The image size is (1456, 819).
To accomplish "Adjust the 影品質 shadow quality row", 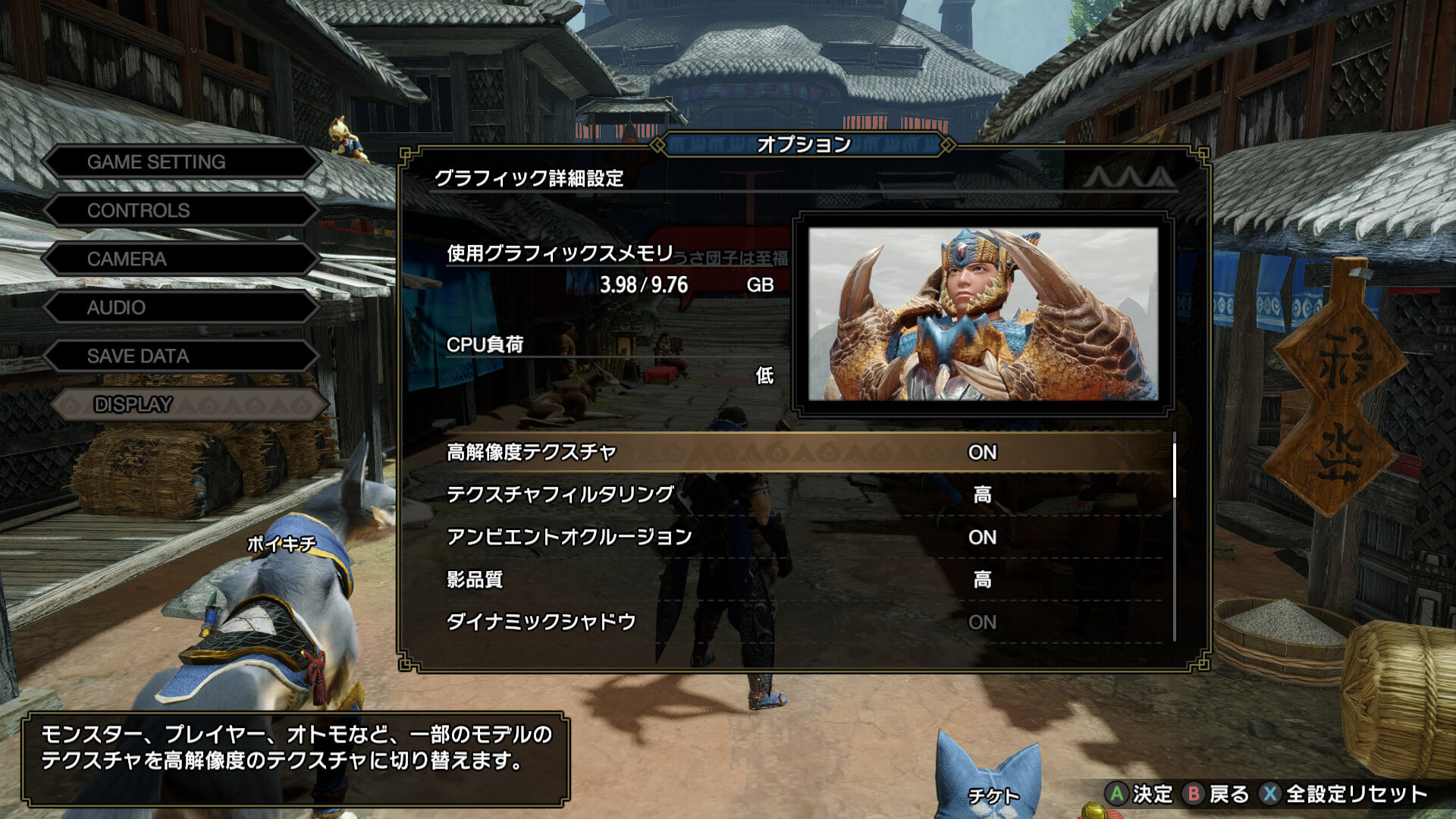I will (804, 580).
